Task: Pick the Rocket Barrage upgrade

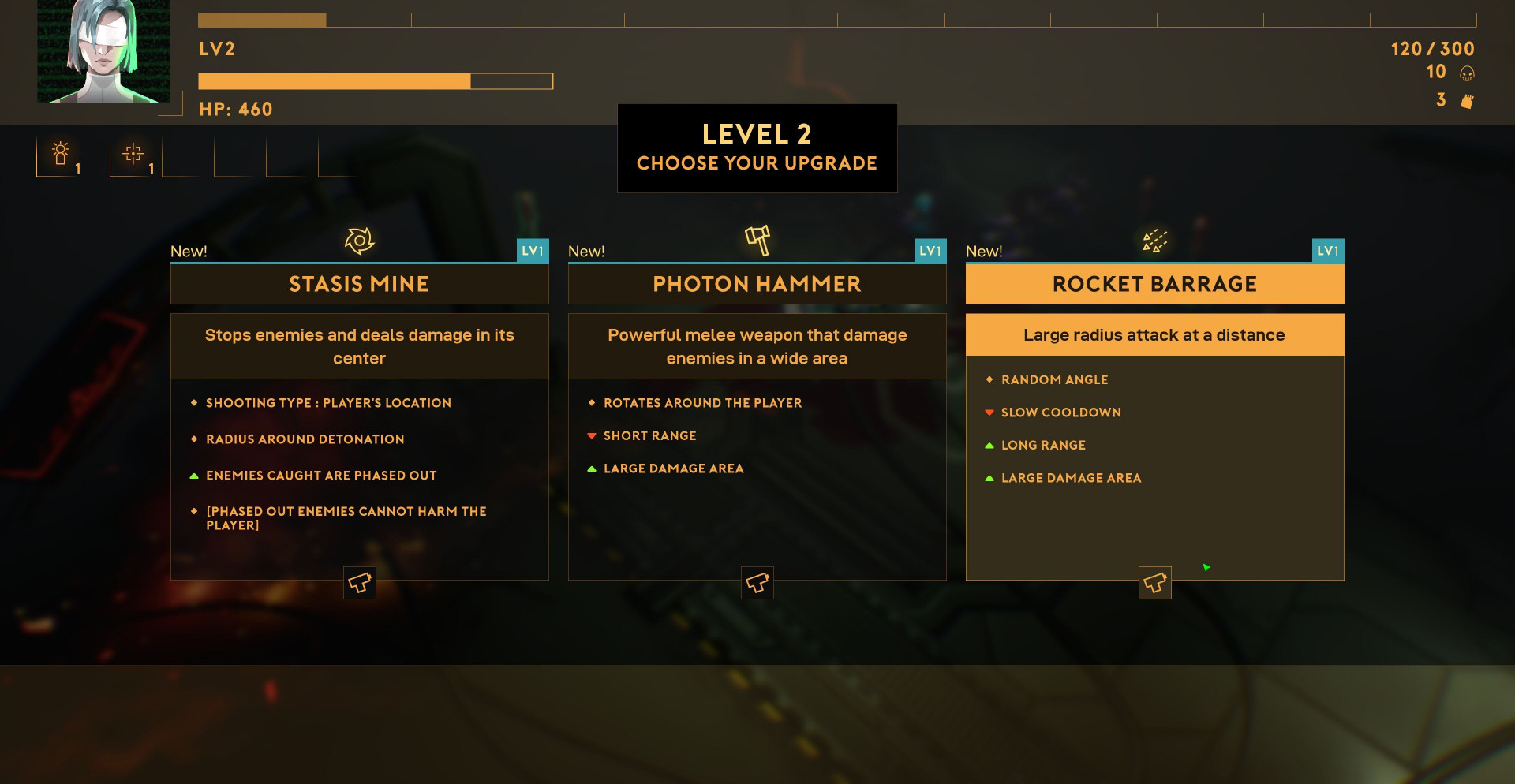Action: (1154, 284)
